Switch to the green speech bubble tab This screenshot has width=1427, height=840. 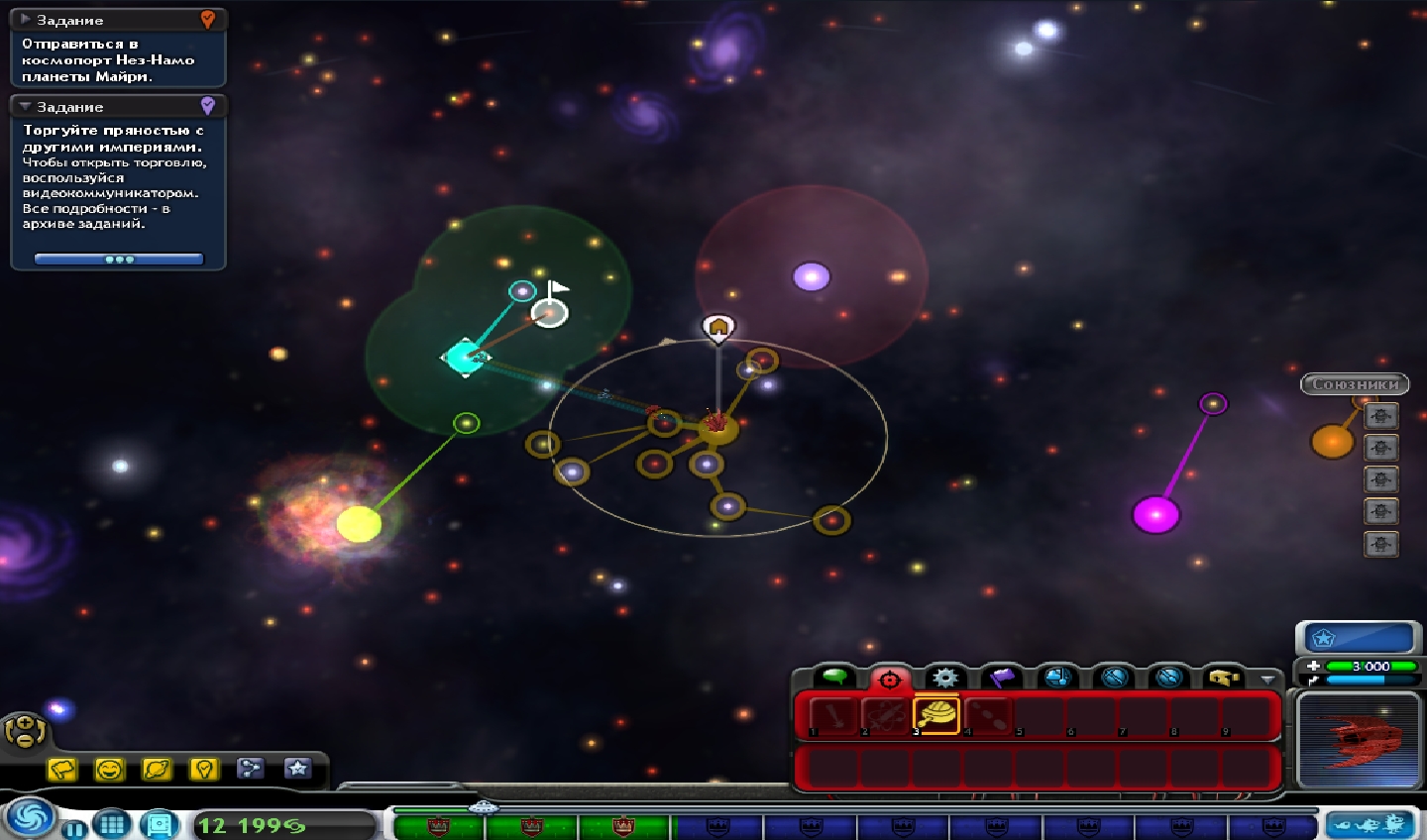click(x=834, y=677)
